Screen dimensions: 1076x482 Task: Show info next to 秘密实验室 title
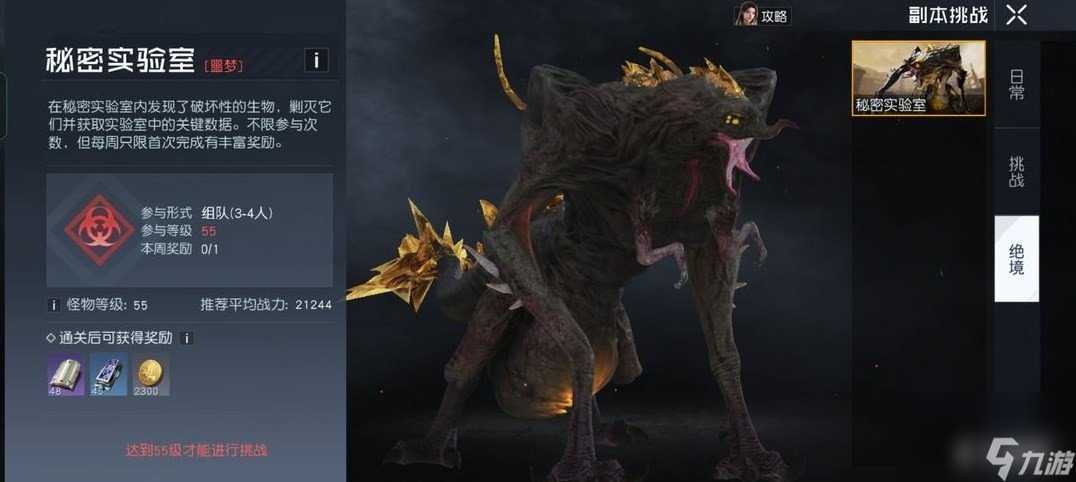(316, 60)
